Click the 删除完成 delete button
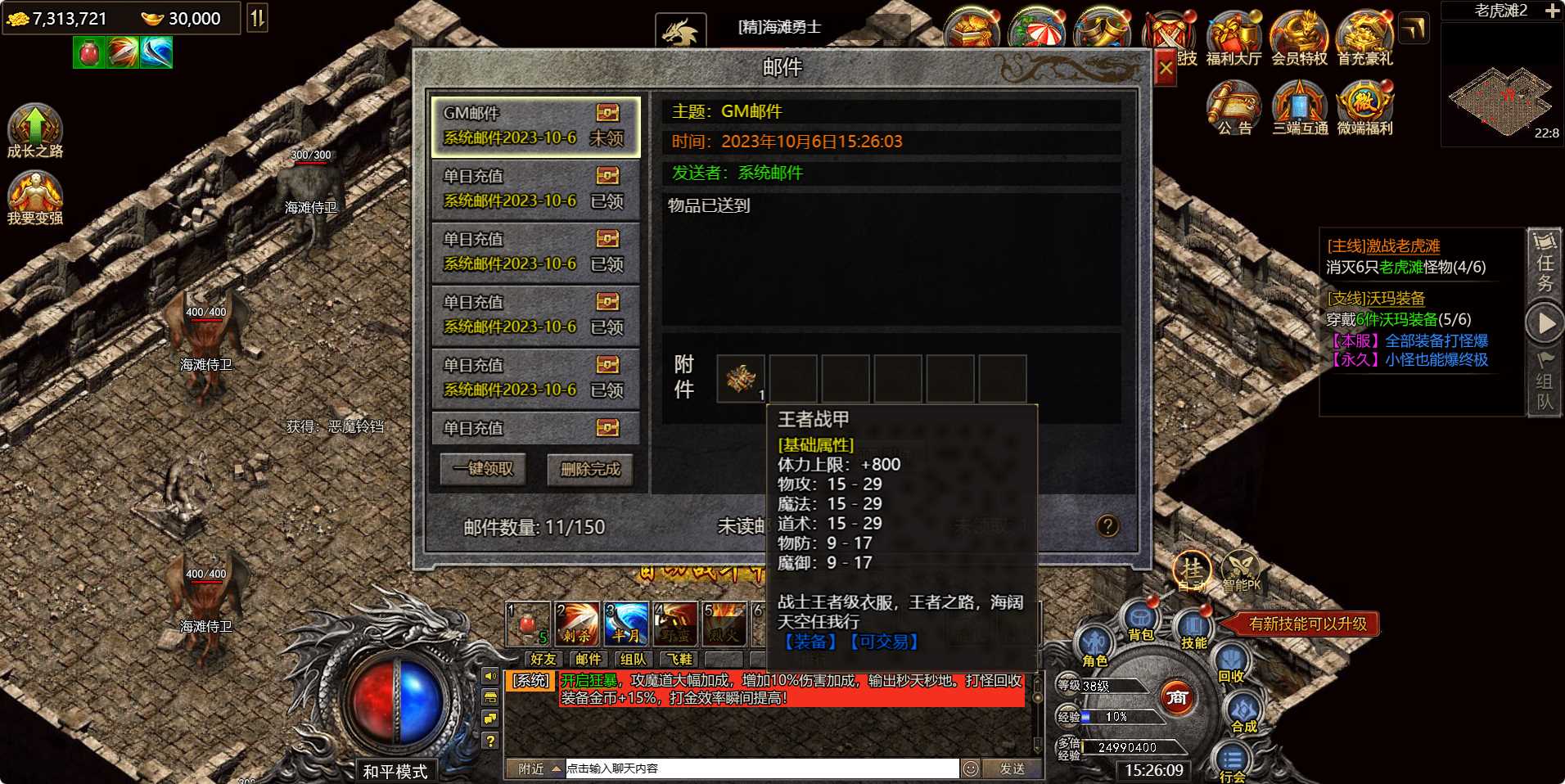 pos(590,470)
